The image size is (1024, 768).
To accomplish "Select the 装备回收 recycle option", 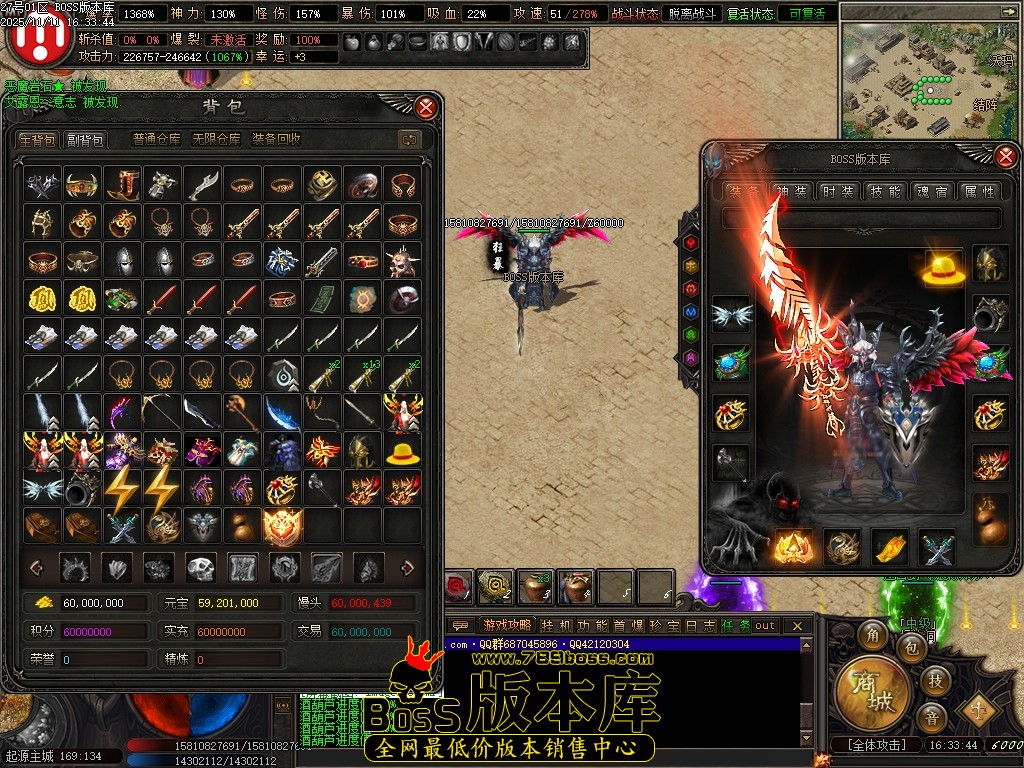I will tap(276, 140).
